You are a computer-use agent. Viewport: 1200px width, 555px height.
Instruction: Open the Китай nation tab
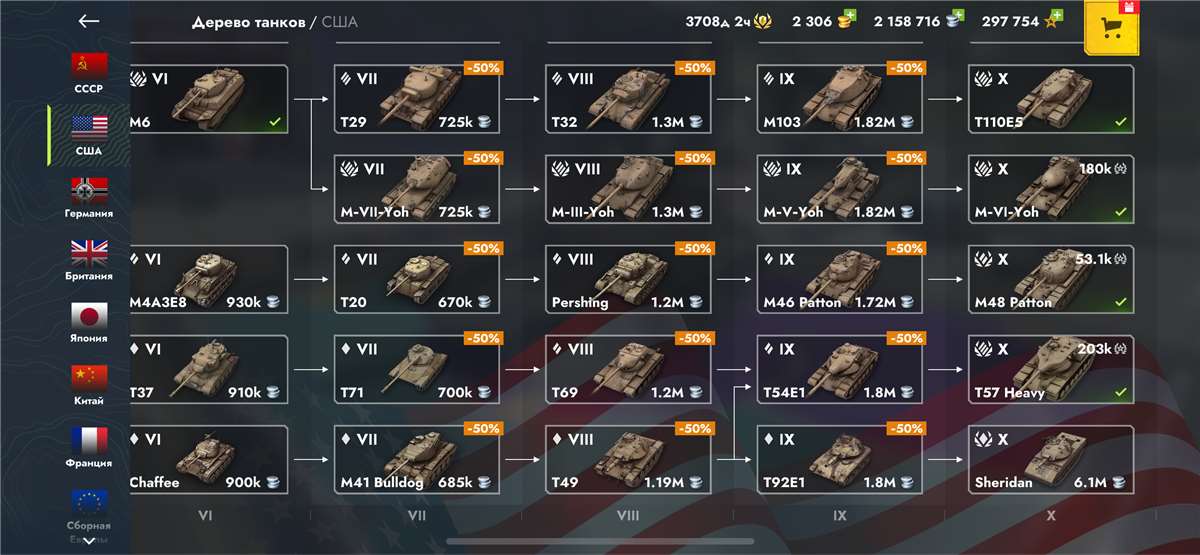89,385
